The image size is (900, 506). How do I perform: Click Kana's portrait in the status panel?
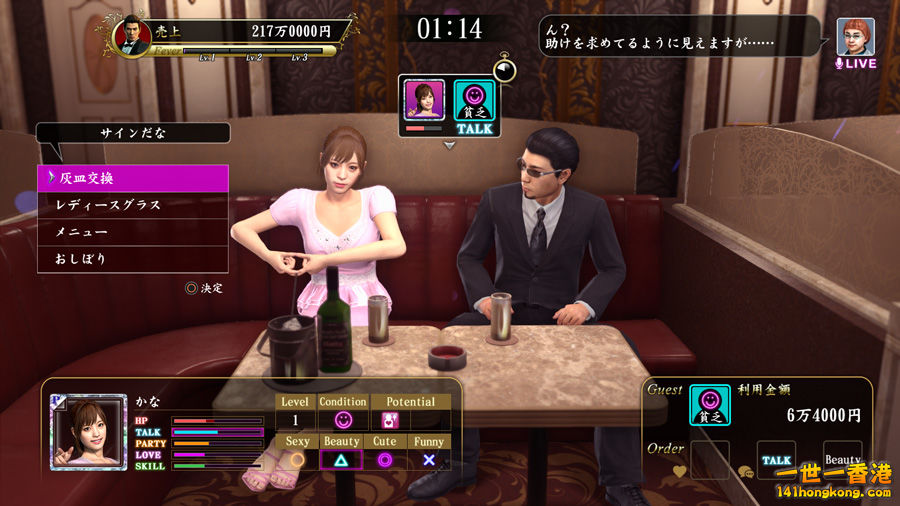point(89,433)
